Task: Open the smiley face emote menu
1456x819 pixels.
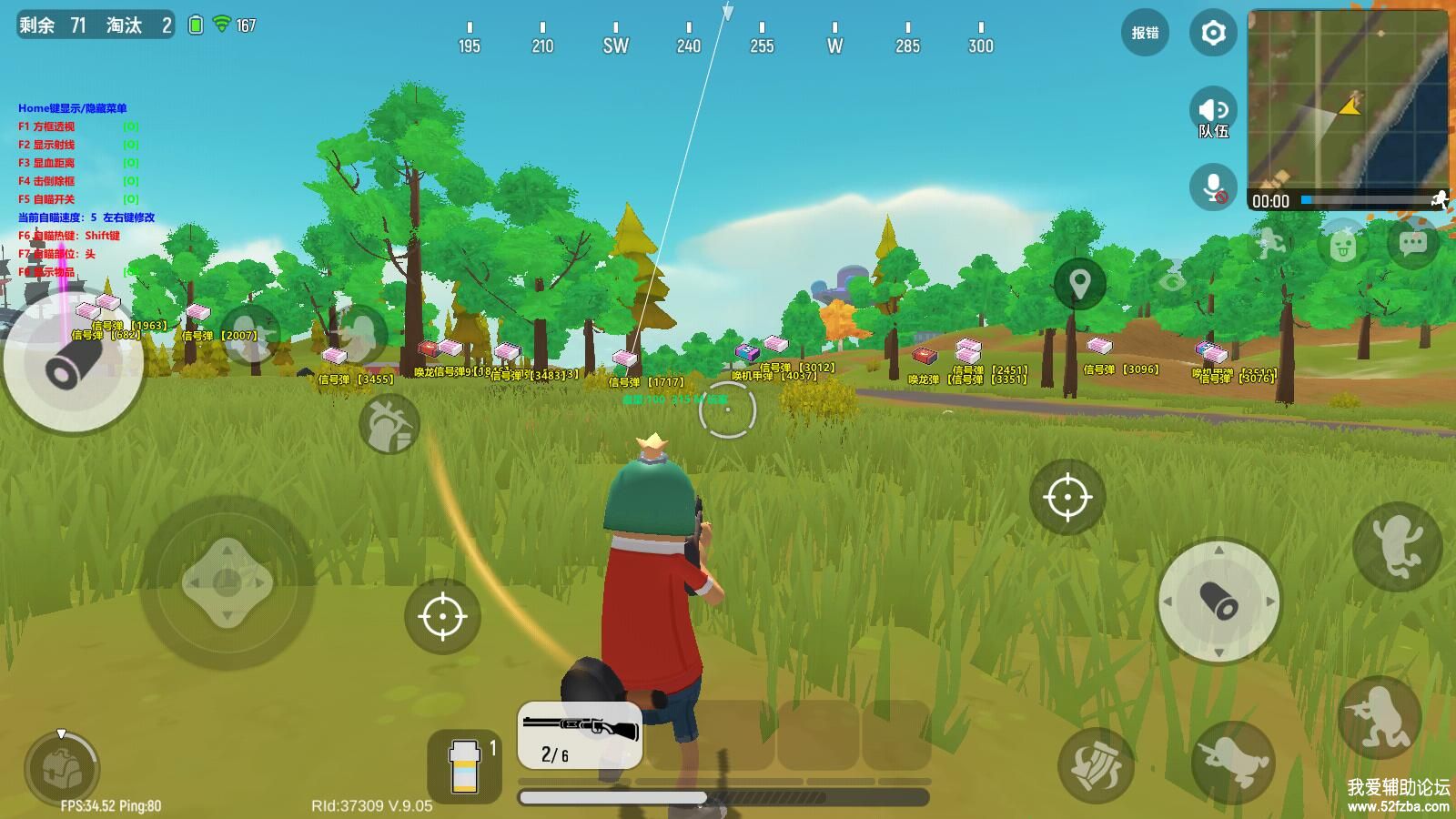Action: tap(1342, 245)
